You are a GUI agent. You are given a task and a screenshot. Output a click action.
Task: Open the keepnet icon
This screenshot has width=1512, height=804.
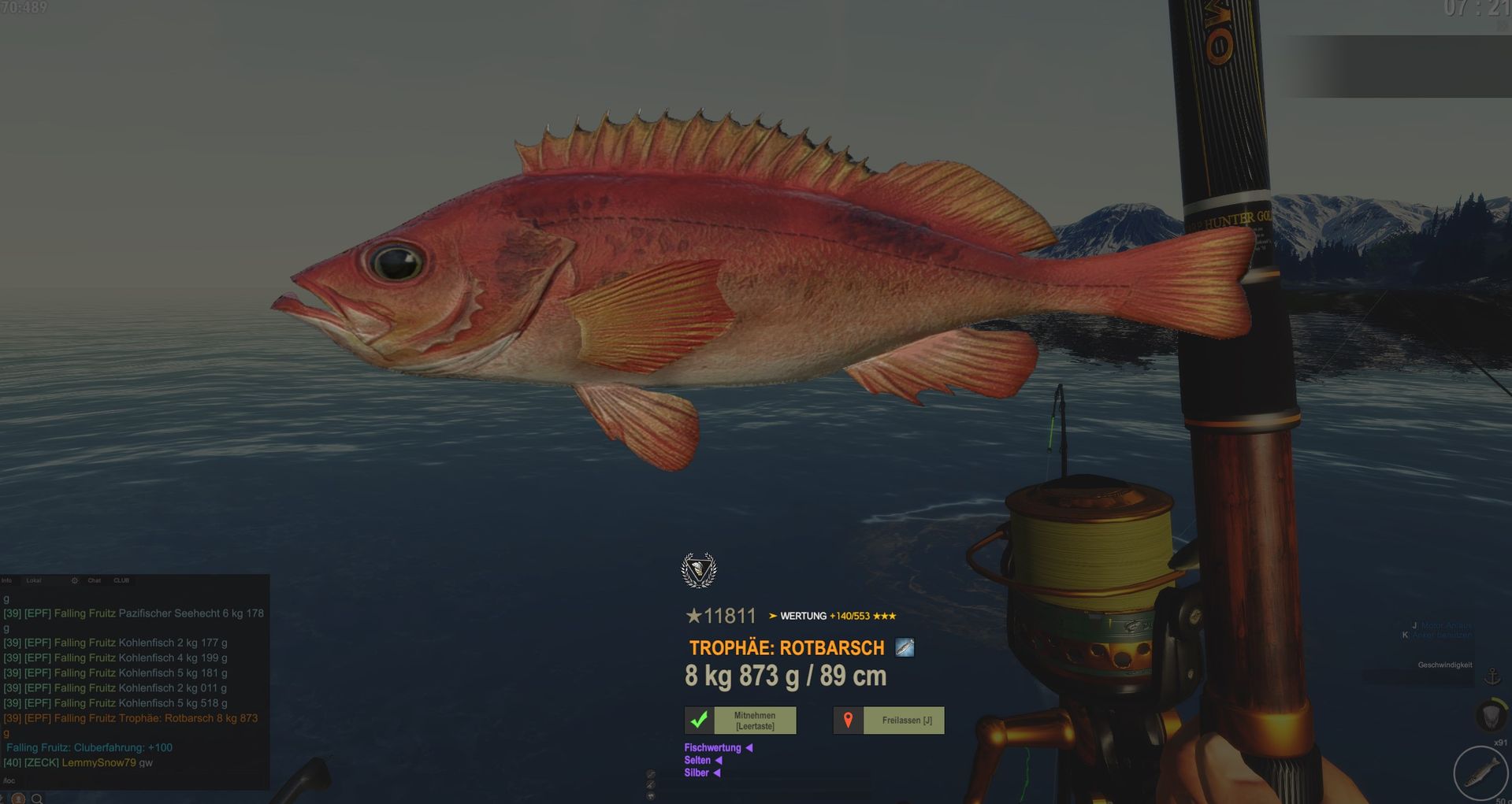point(1490,716)
